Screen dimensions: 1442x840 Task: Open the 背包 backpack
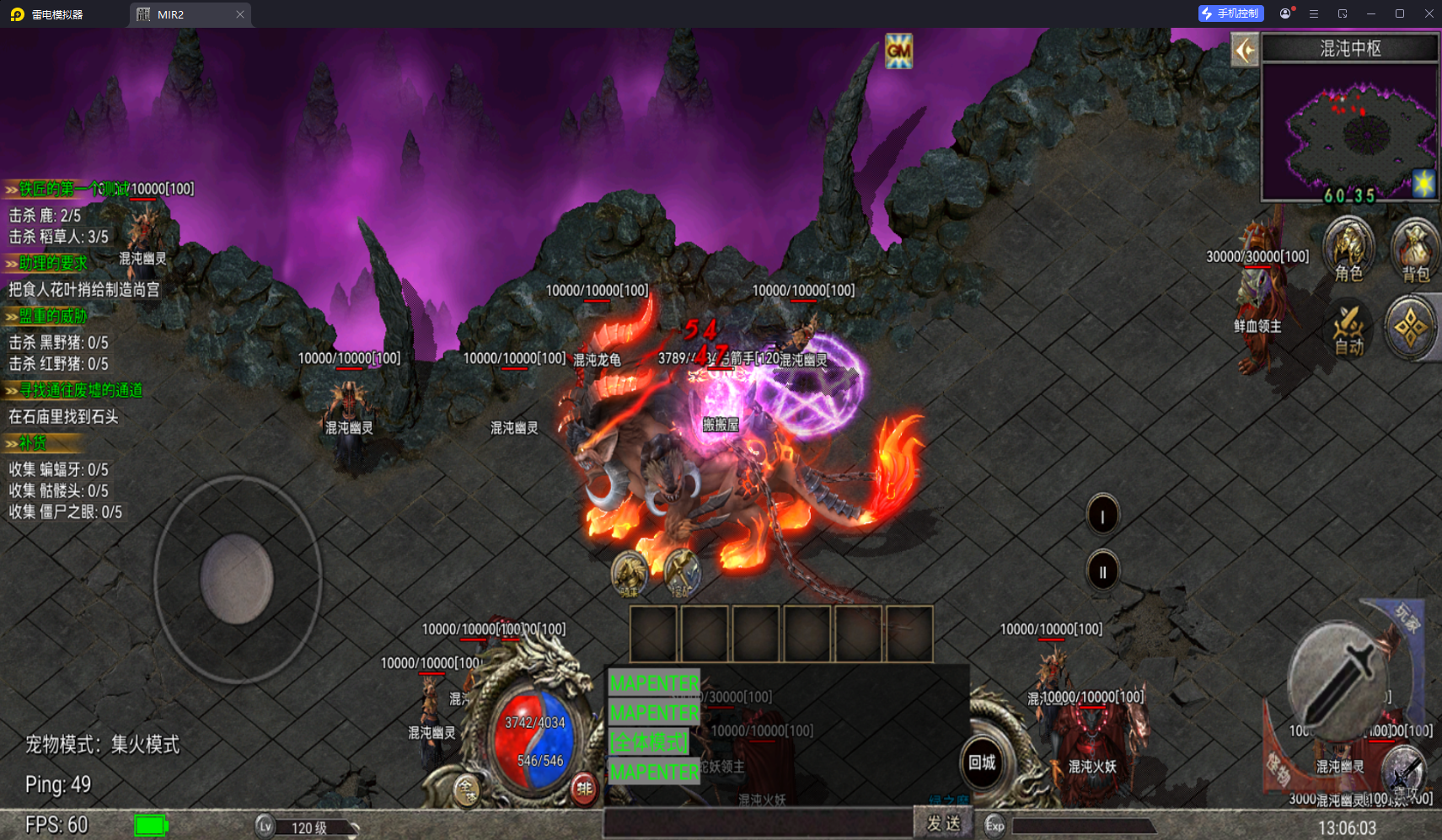tap(1415, 250)
